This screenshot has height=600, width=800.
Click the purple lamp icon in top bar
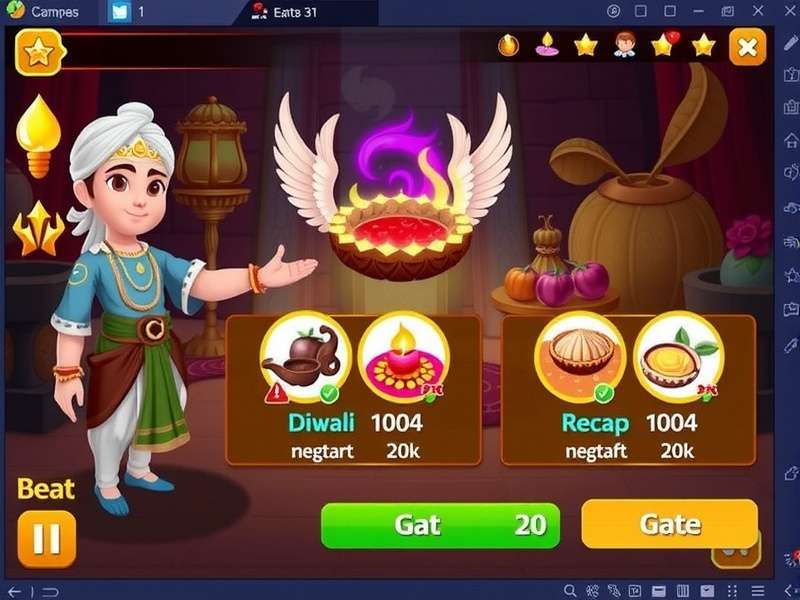[547, 45]
